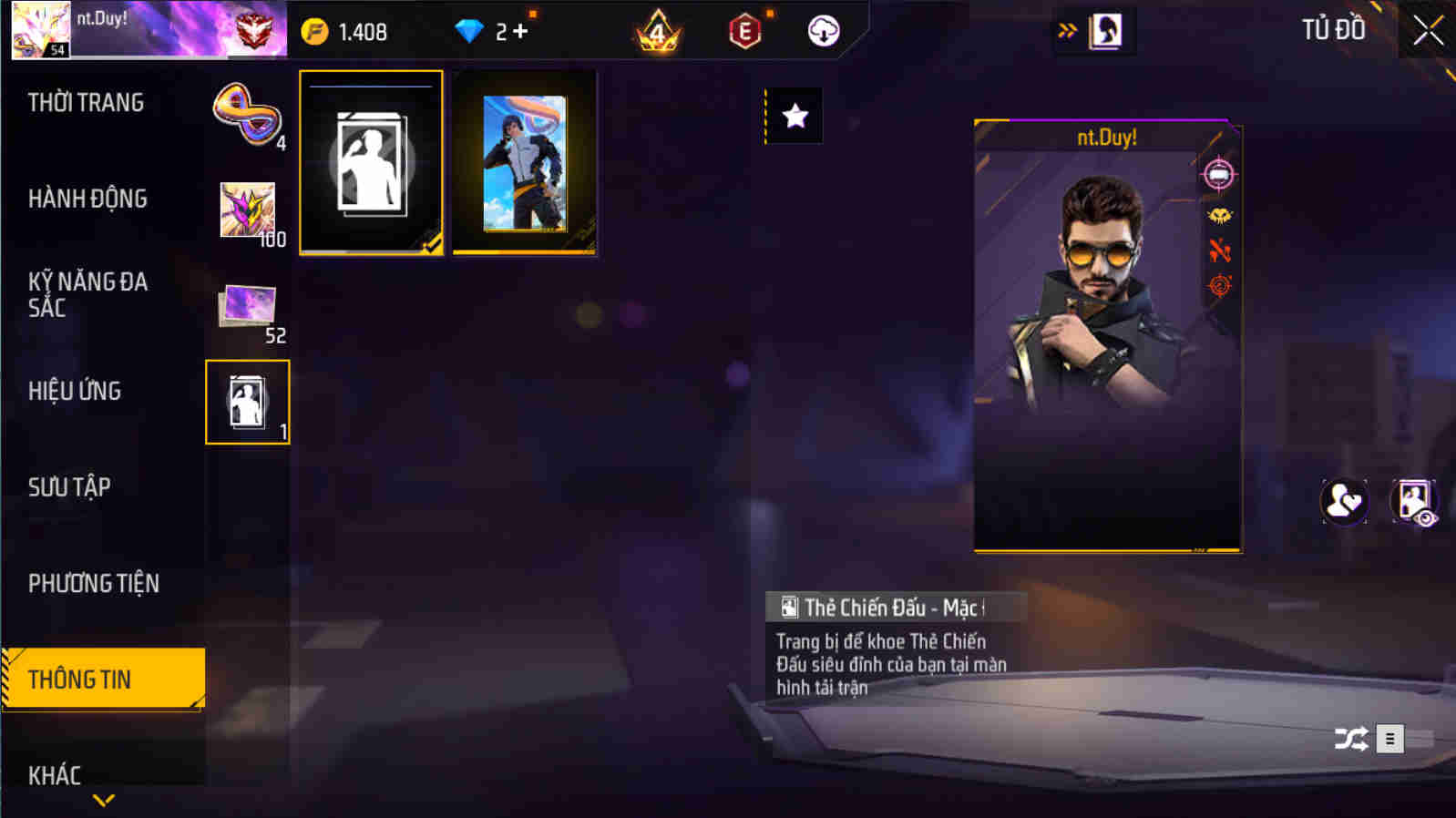Screen dimensions: 1456x818
Task: Click the diamond + top-up button
Action: click(x=497, y=29)
